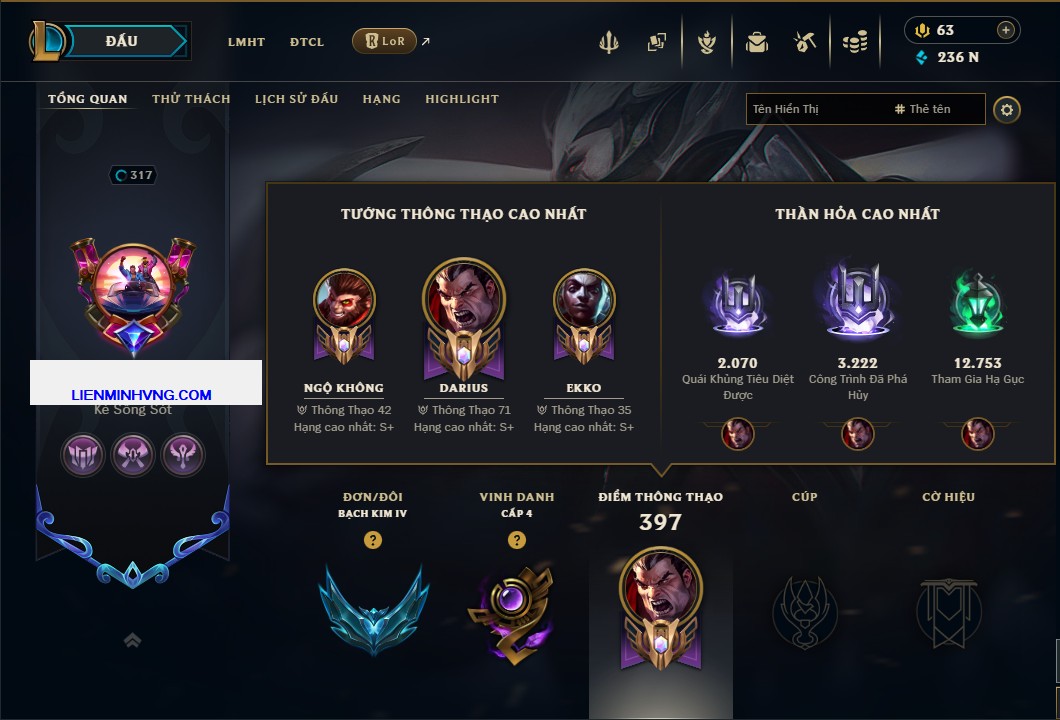Screen dimensions: 1060x720
Task: Click the plus button beside 63 RP
Action: pos(1005,30)
